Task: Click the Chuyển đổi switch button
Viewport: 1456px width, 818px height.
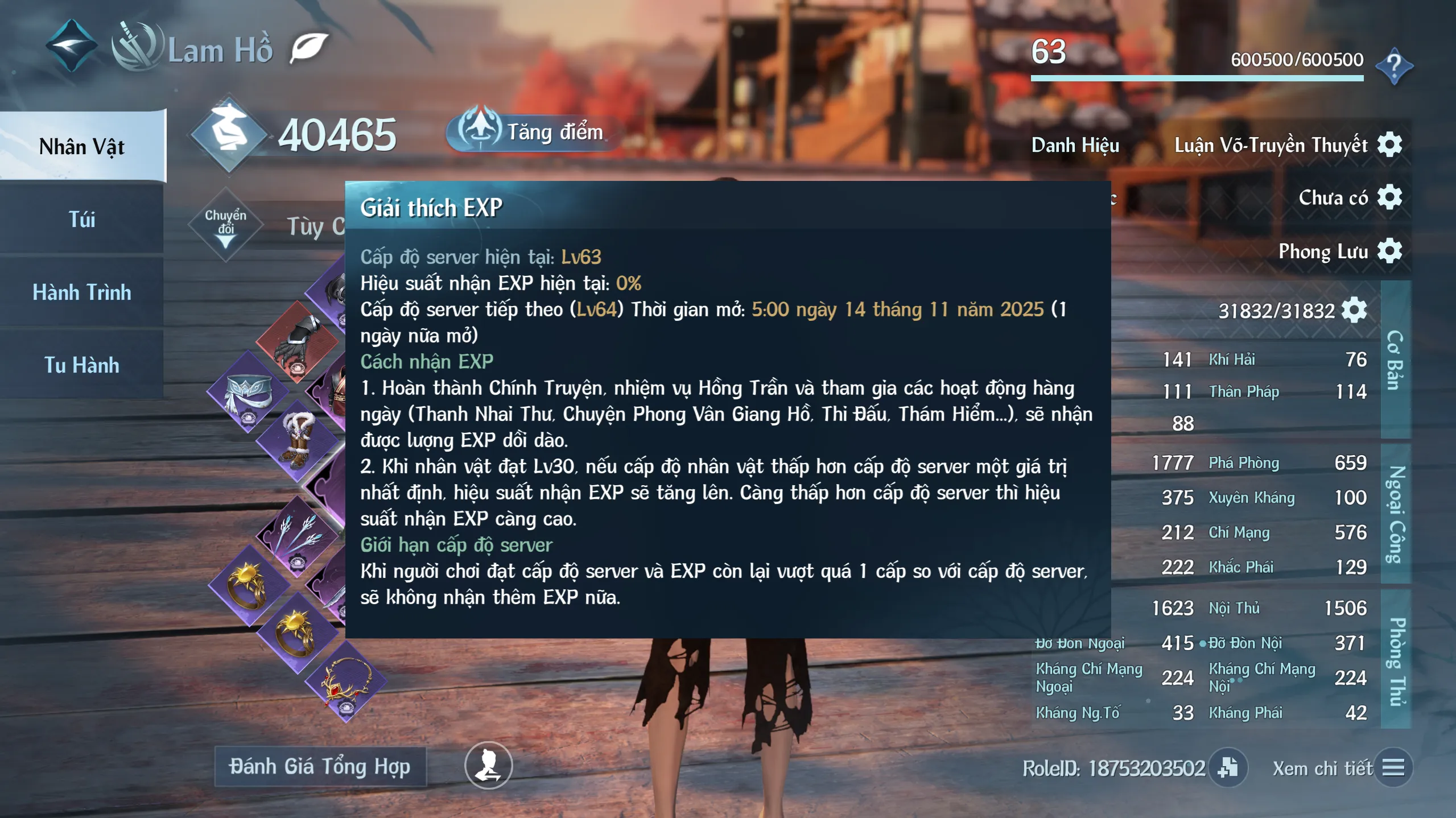Action: (226, 225)
